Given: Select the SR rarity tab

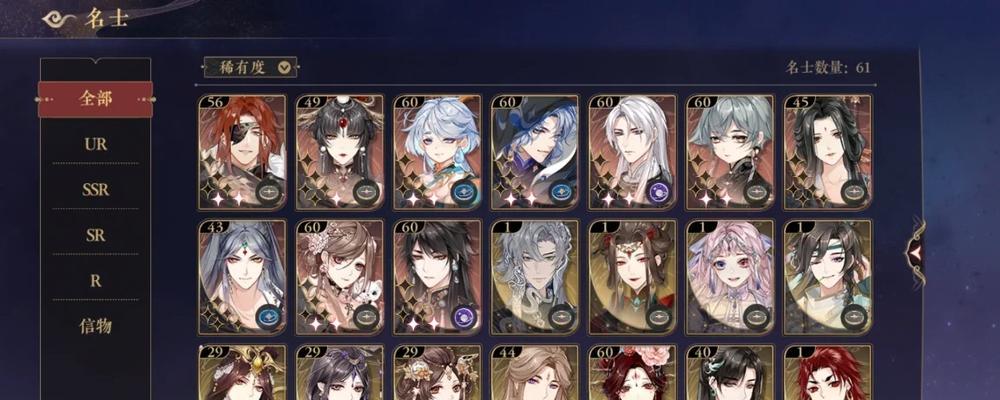Looking at the screenshot, I should pos(95,235).
